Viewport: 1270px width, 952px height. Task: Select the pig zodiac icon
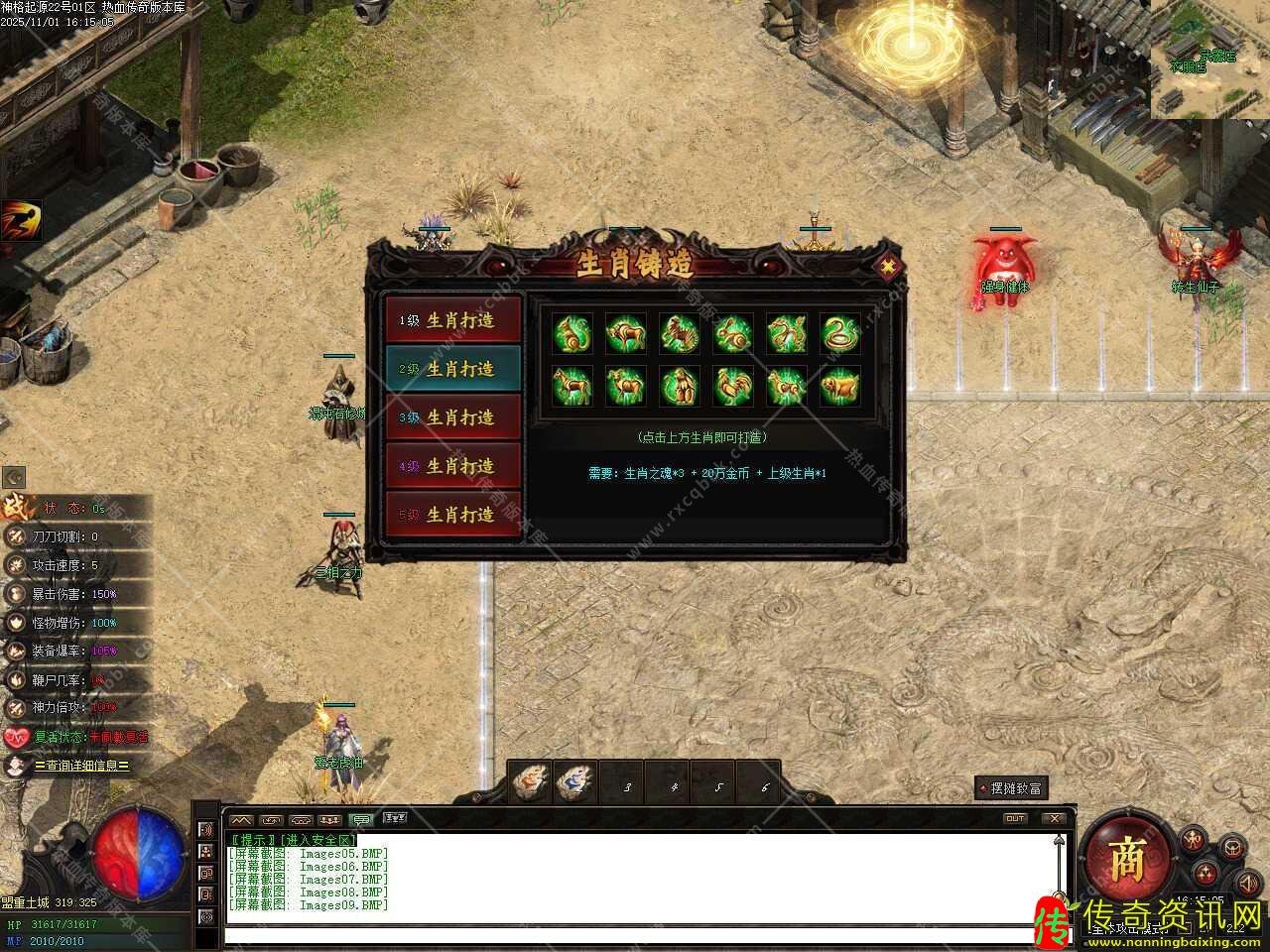point(840,386)
